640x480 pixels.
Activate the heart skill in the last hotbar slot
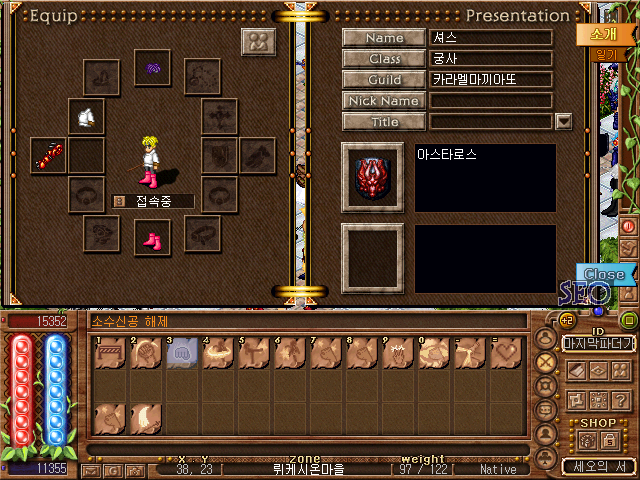pyautogui.click(x=506, y=355)
